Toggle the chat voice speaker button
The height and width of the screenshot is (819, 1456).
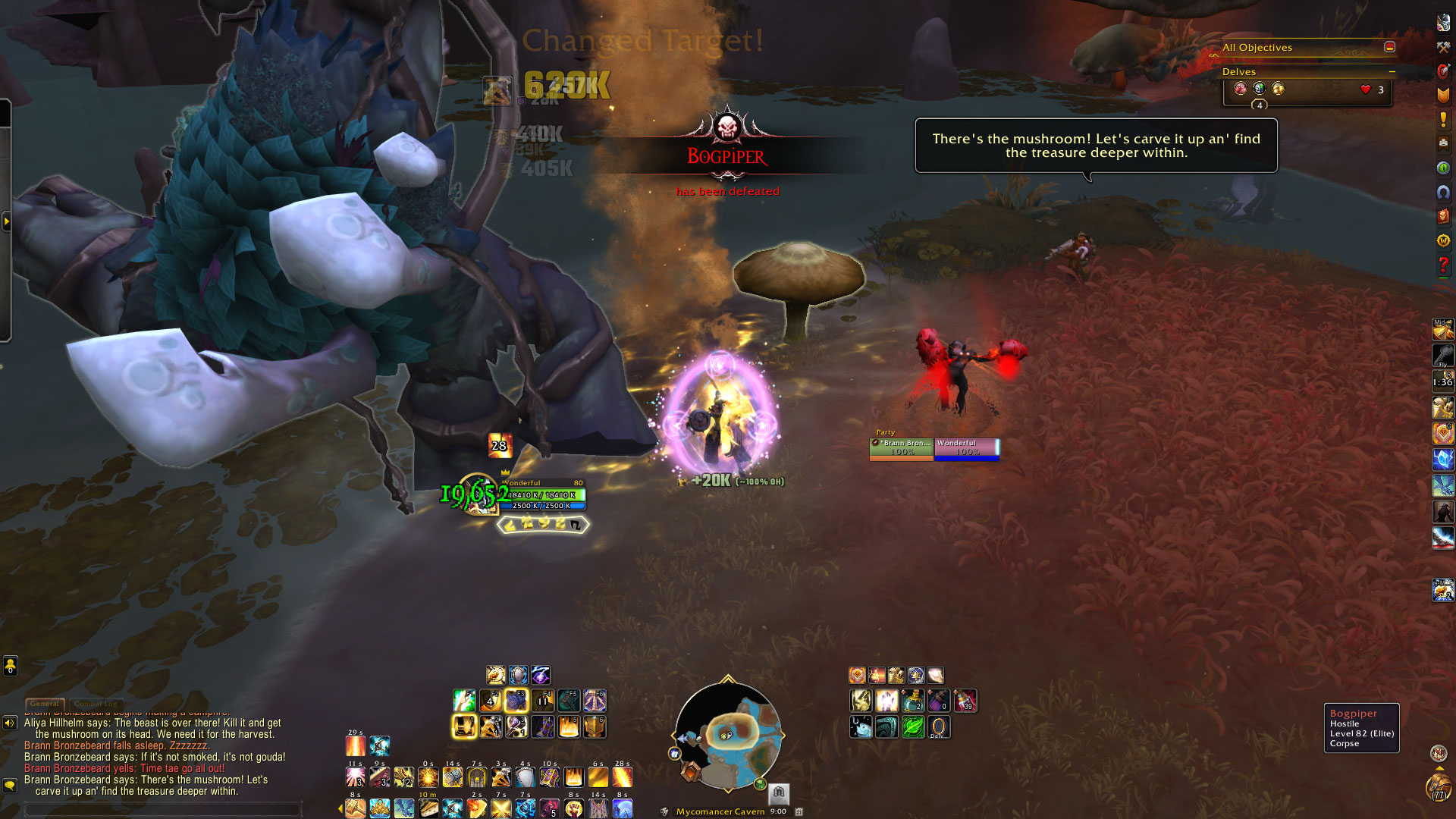click(10, 723)
